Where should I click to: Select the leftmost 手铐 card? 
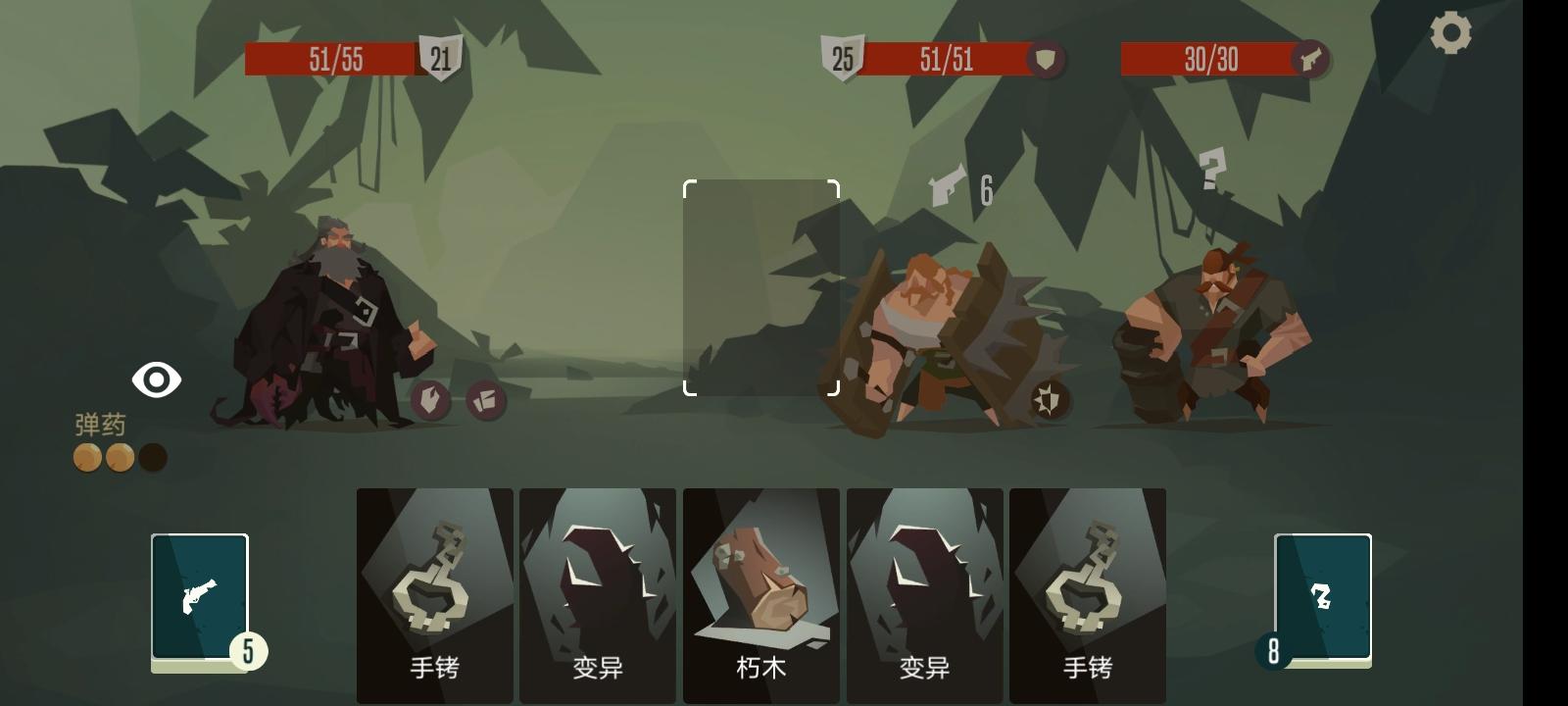[x=434, y=588]
